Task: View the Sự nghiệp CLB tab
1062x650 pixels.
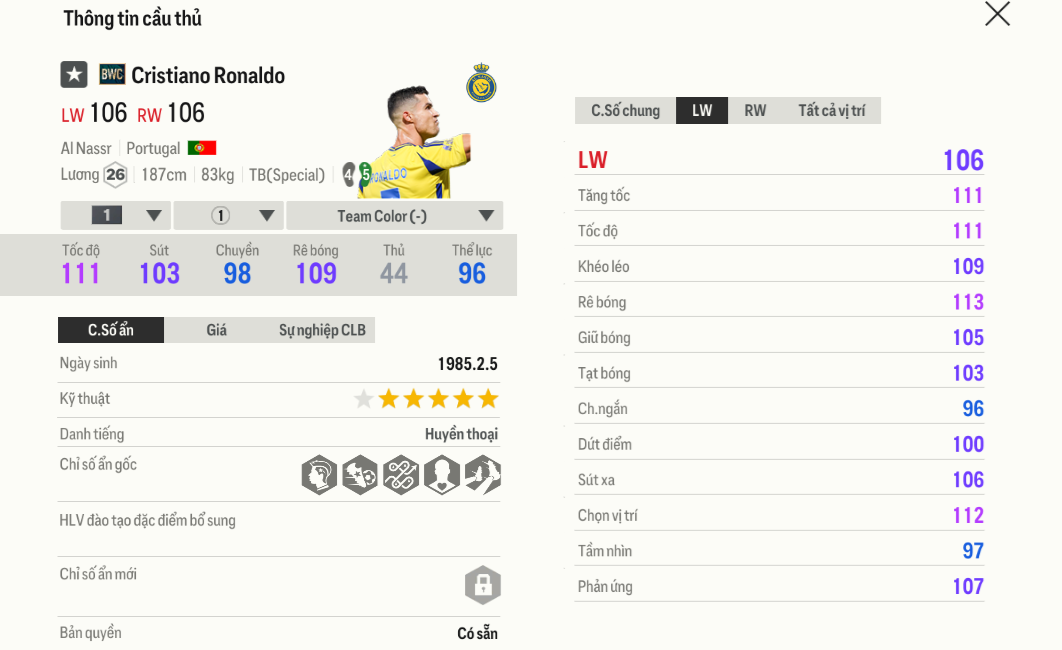Action: 322,330
